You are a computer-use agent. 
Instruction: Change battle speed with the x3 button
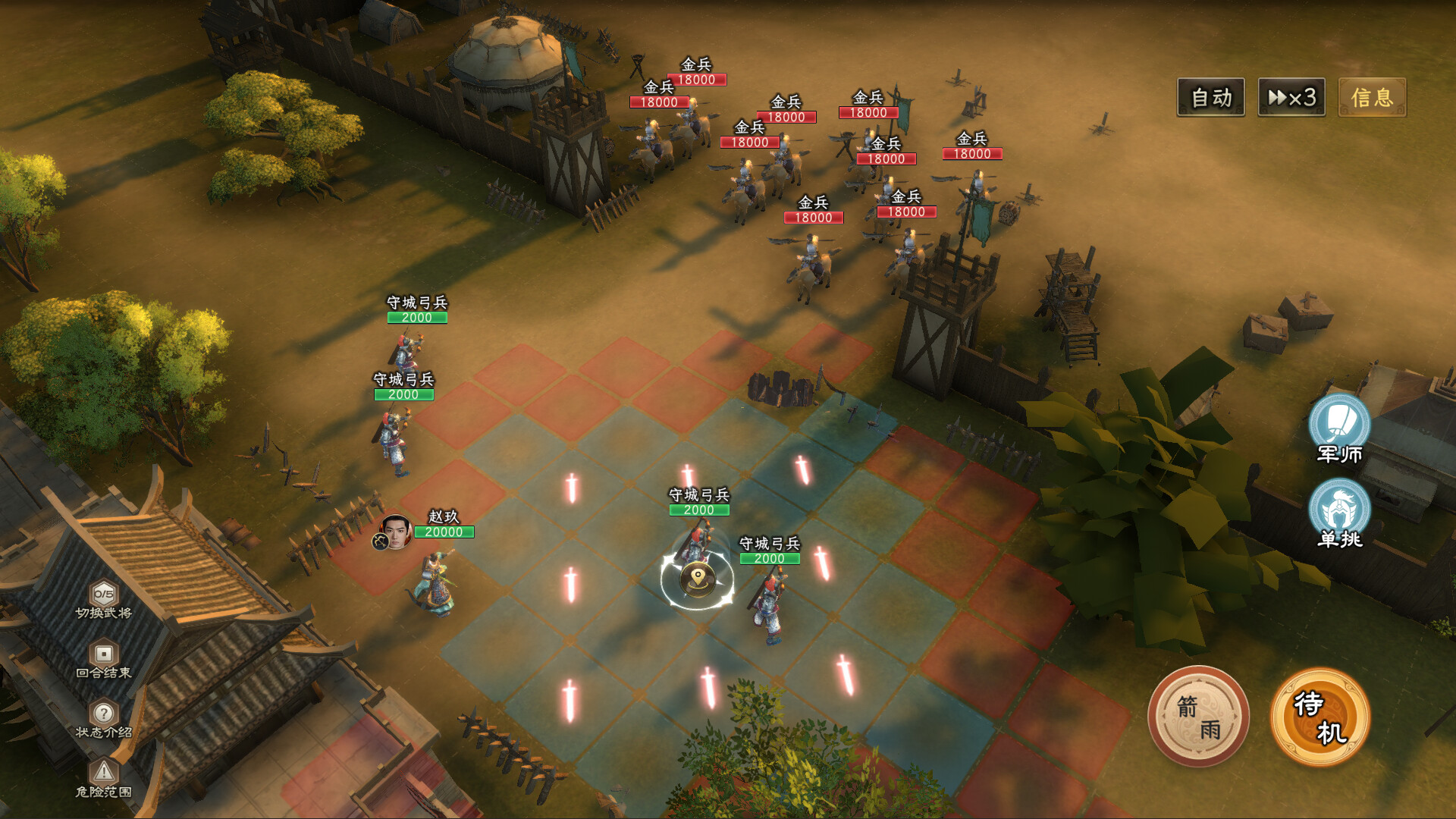[1291, 97]
